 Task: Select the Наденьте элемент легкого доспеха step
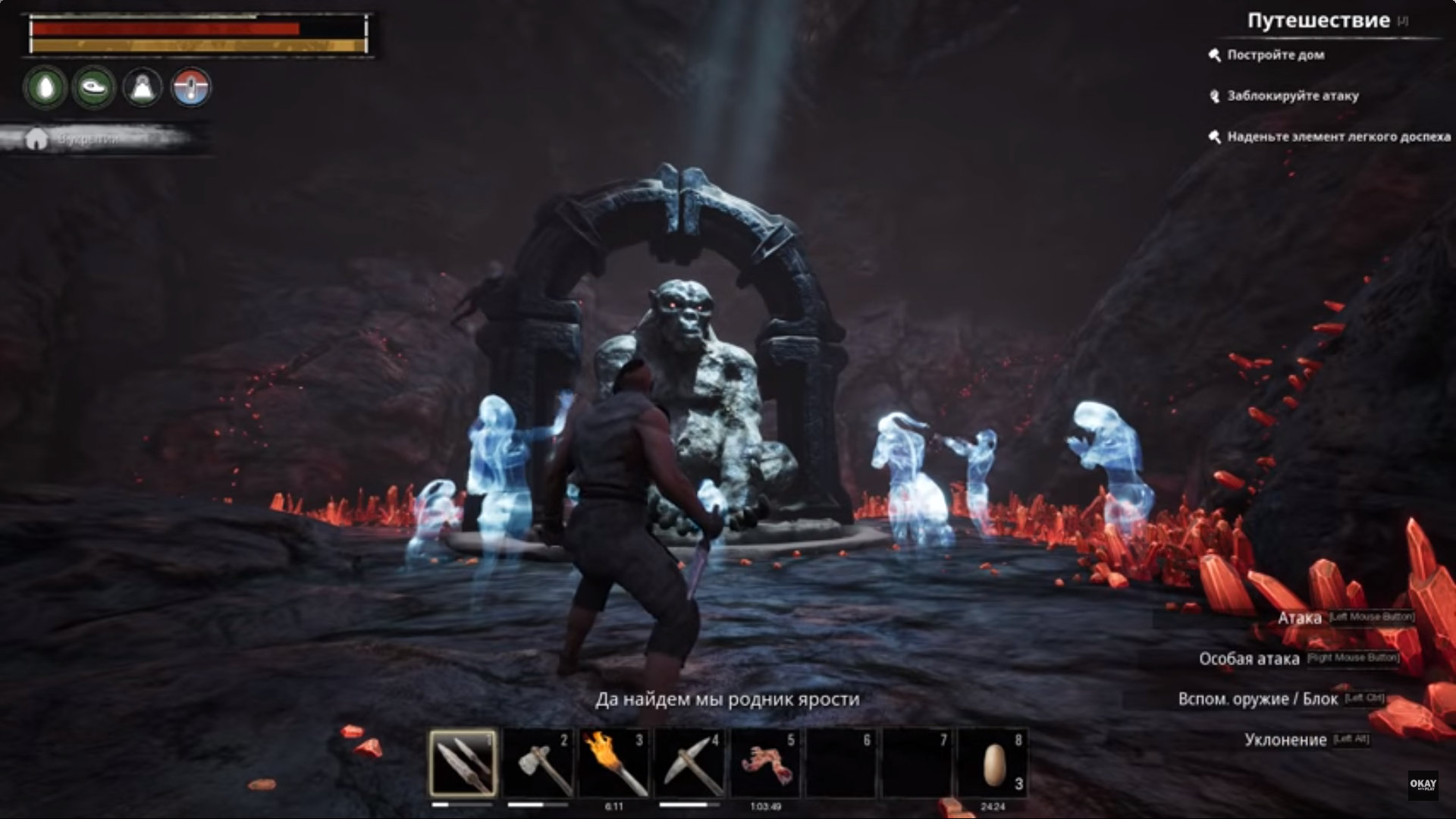click(1338, 136)
